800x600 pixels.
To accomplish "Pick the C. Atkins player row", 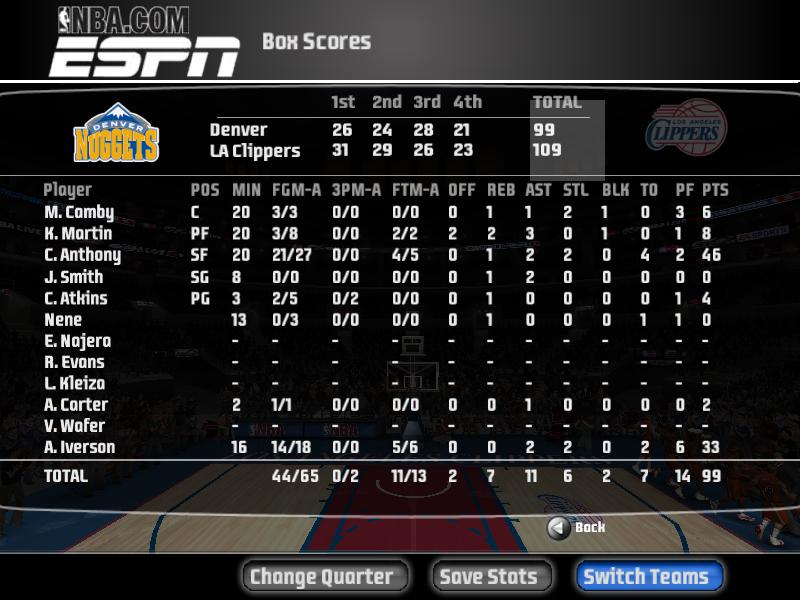I will point(76,298).
